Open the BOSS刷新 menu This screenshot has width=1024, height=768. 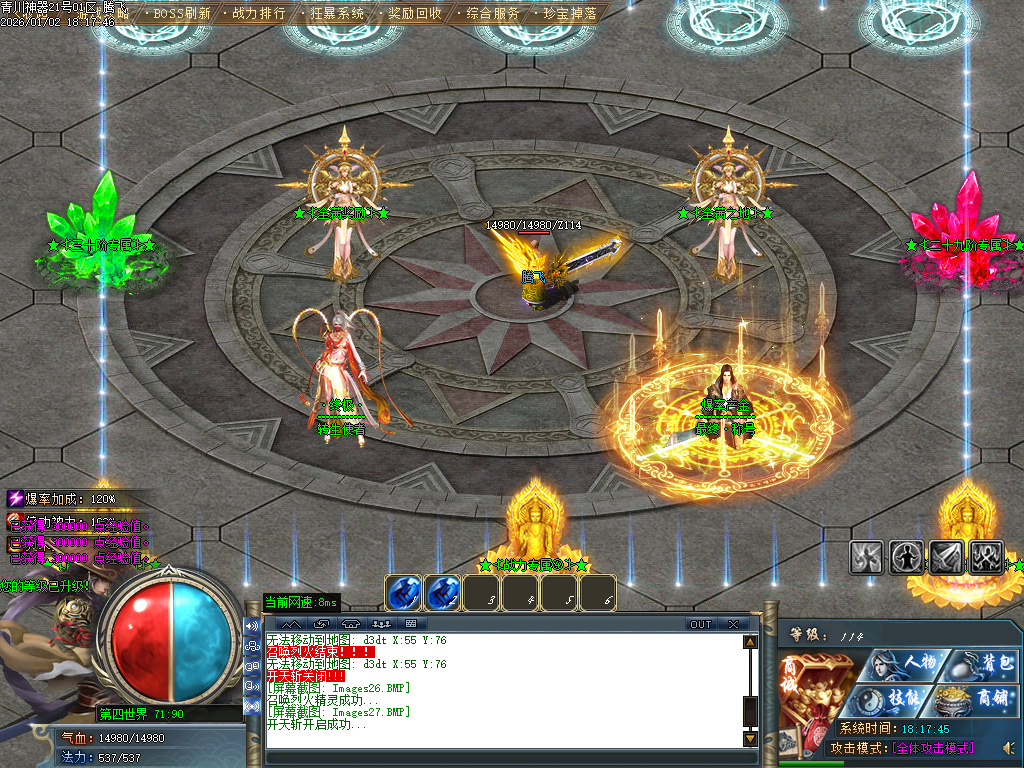coord(182,13)
